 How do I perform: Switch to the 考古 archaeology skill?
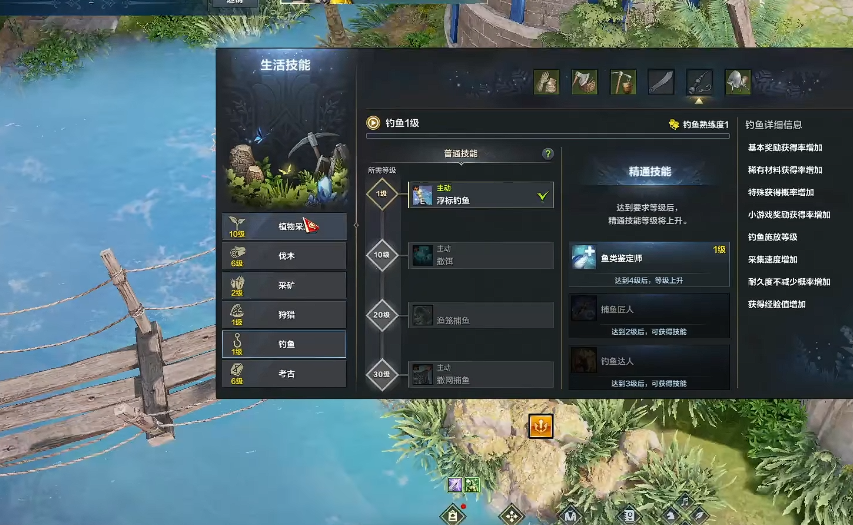(285, 374)
